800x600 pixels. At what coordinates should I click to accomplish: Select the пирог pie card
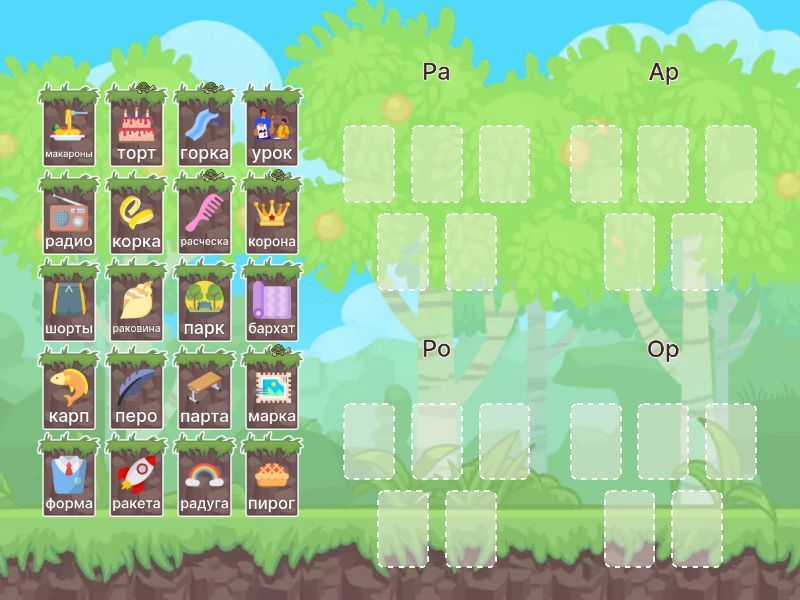click(271, 479)
